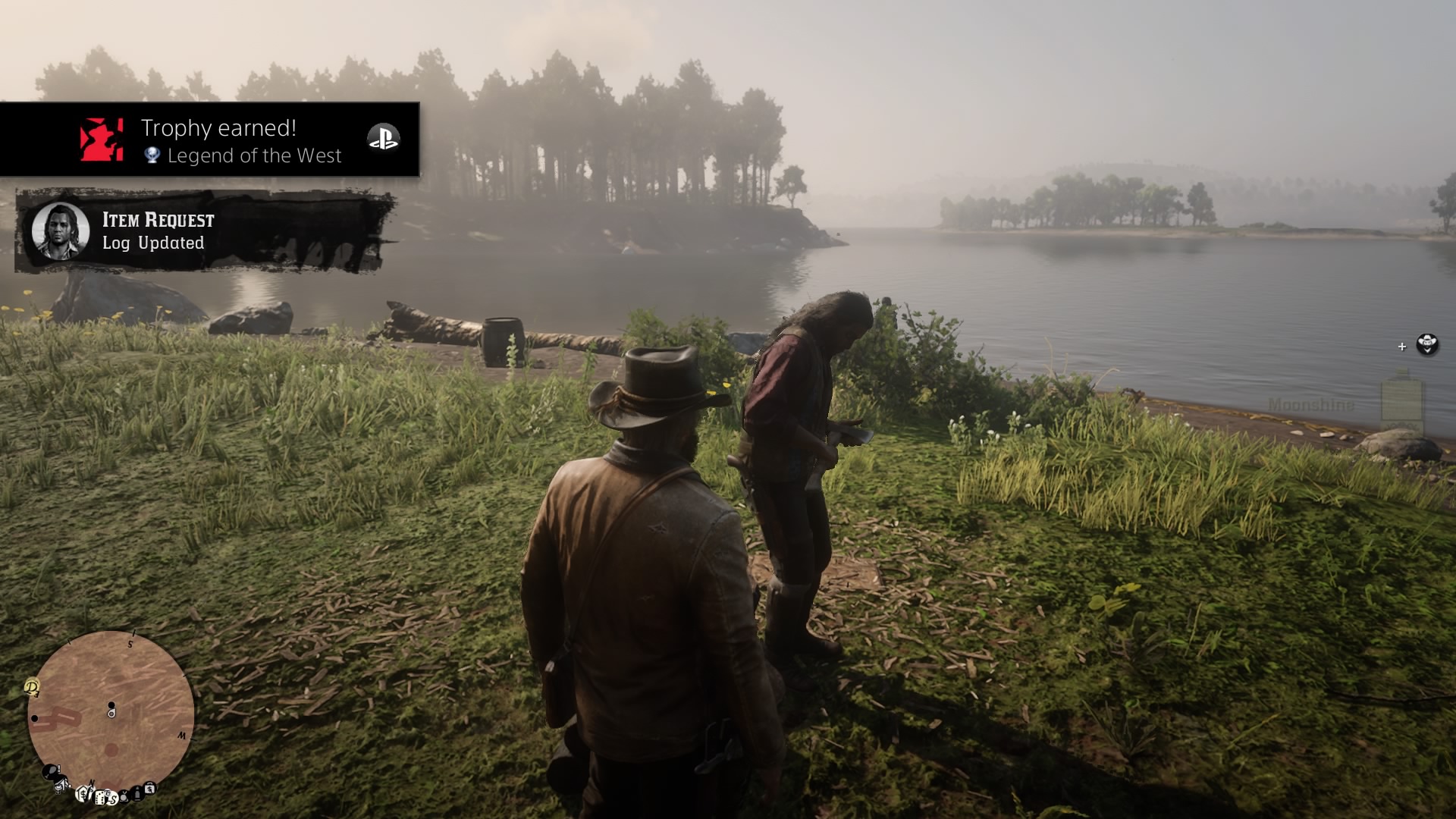
Task: Select the cowboy emblem near Moonshine meter
Action: pos(1426,345)
